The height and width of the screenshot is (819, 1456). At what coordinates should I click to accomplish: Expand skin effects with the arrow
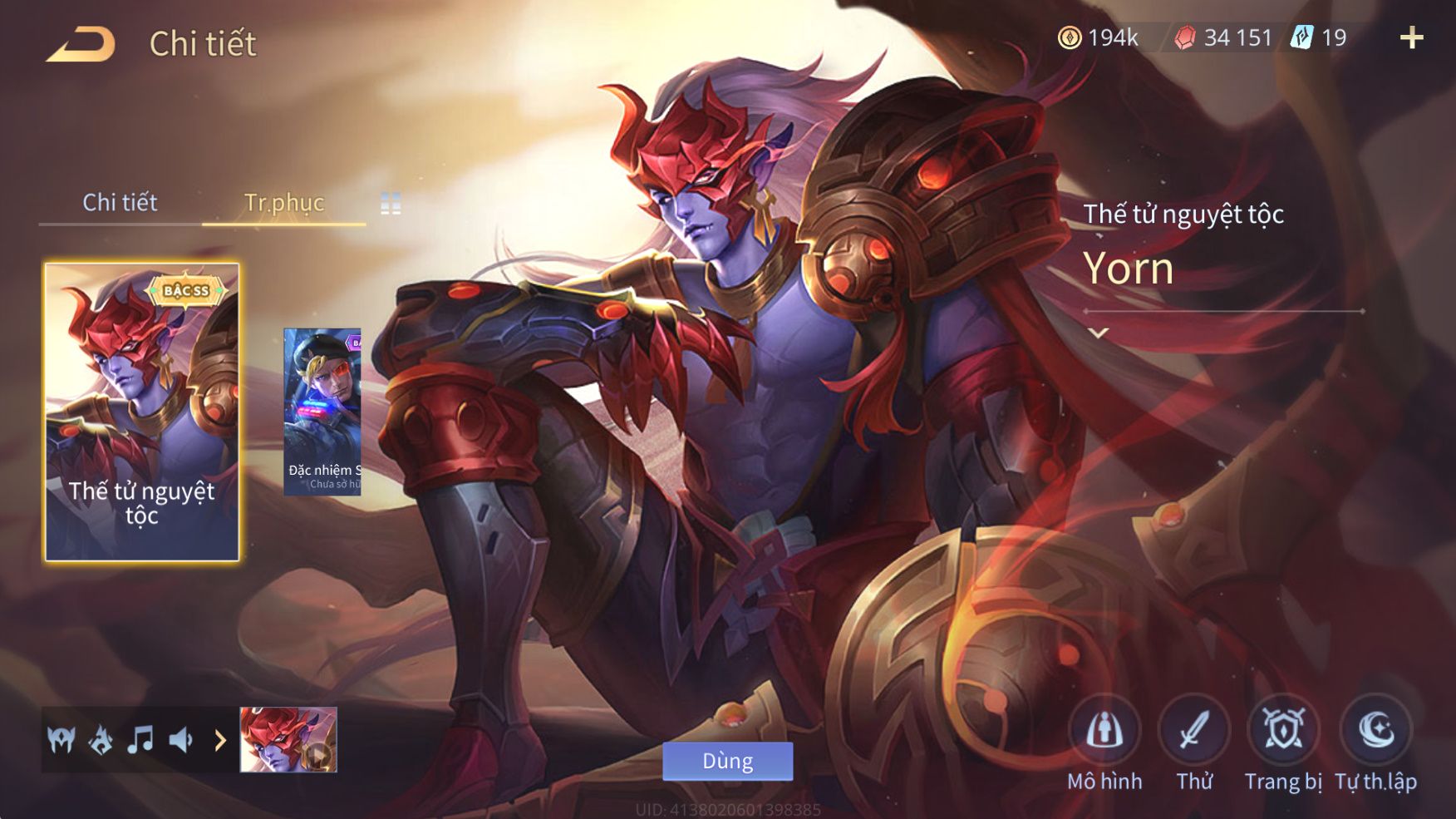tap(220, 739)
